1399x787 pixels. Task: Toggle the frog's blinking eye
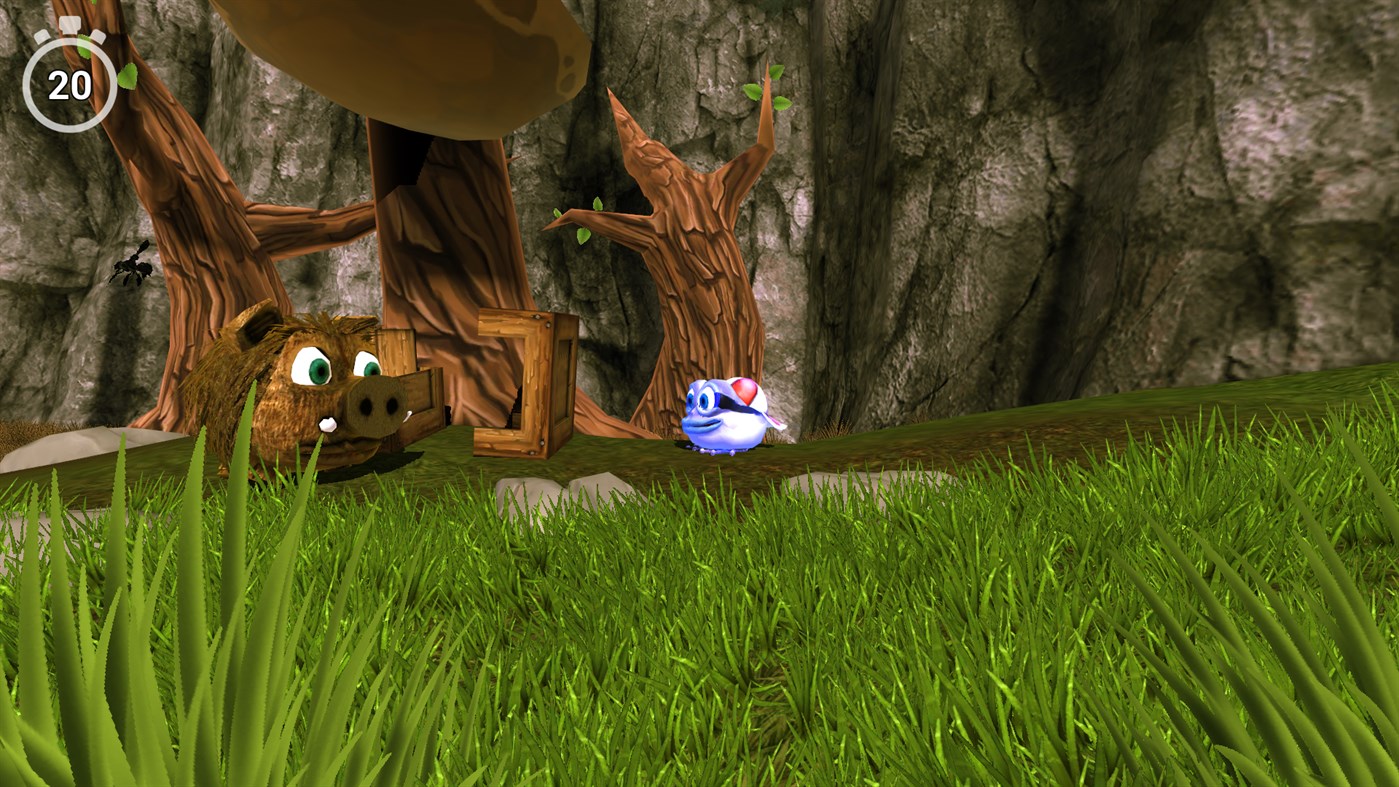tap(703, 400)
